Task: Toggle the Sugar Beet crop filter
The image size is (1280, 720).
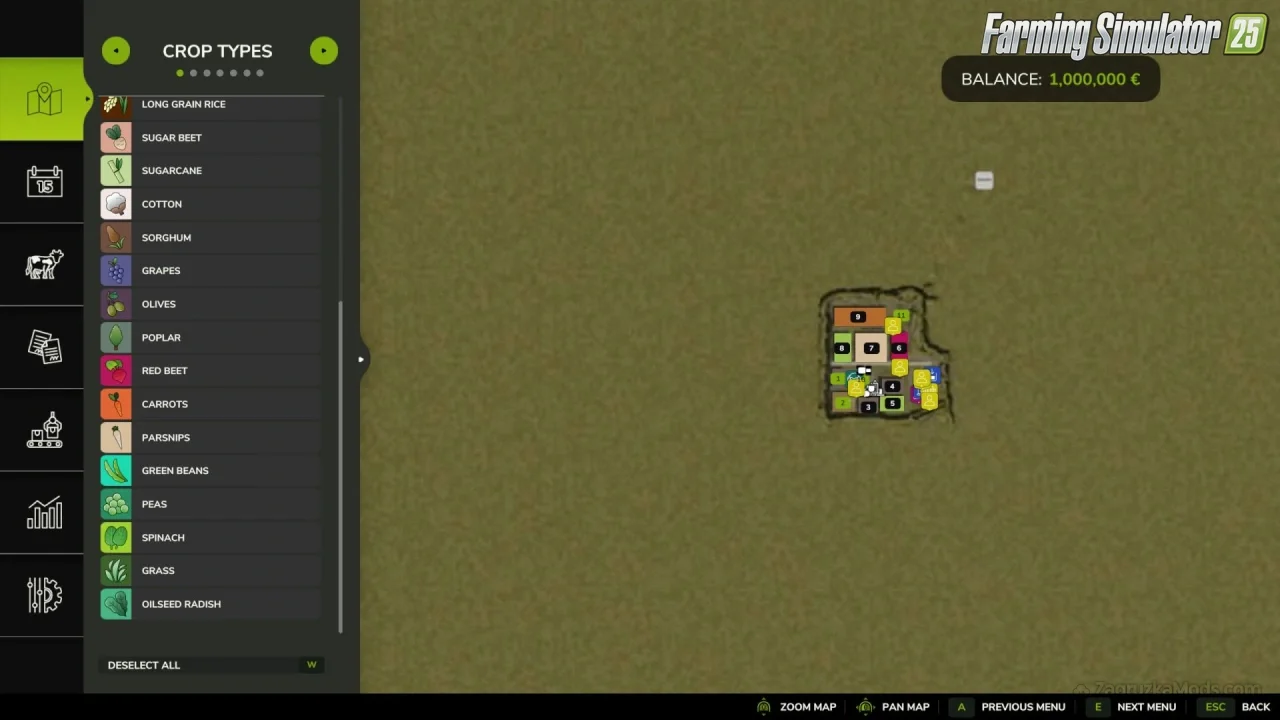Action: point(210,138)
